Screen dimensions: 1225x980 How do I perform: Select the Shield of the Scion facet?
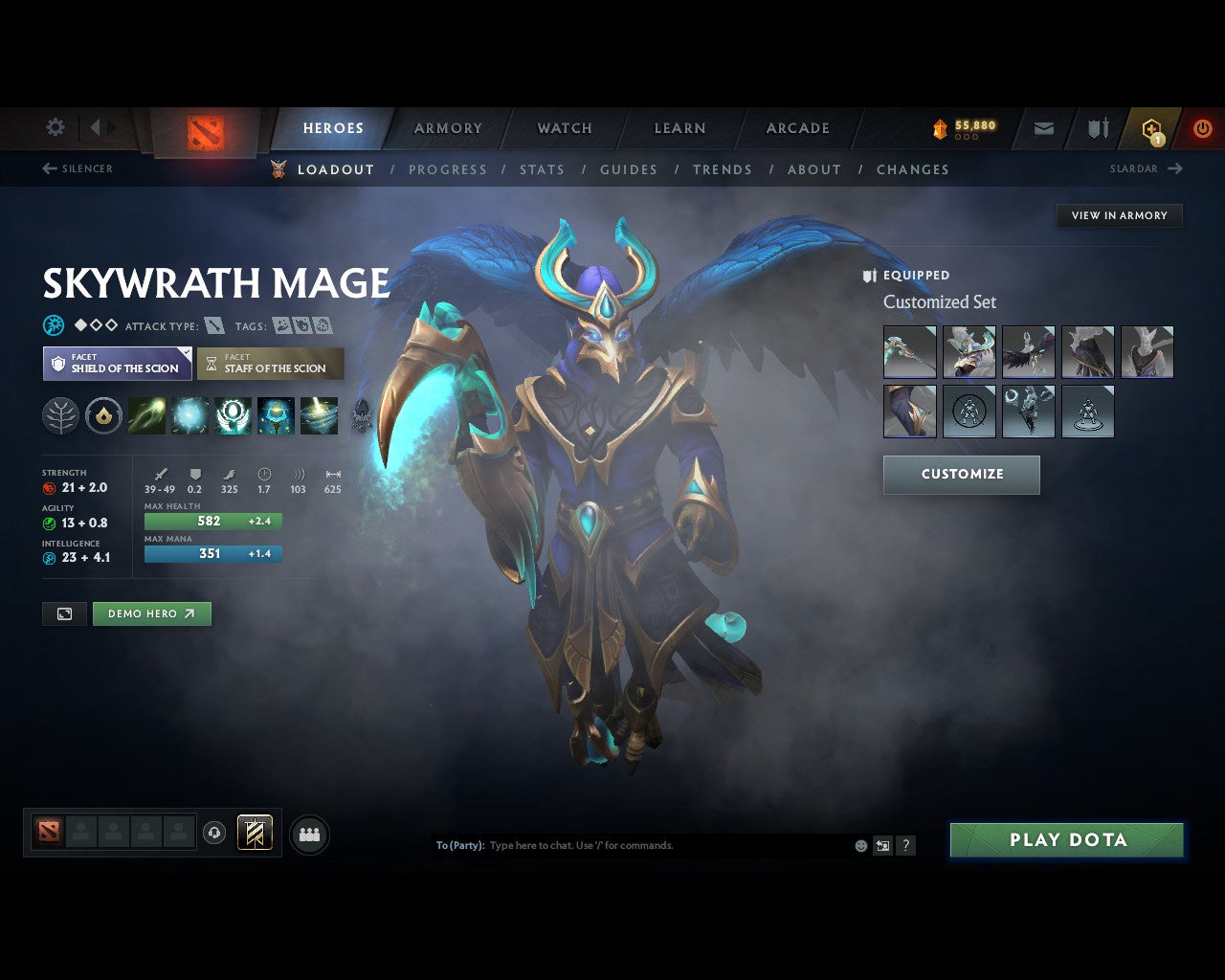(x=116, y=364)
